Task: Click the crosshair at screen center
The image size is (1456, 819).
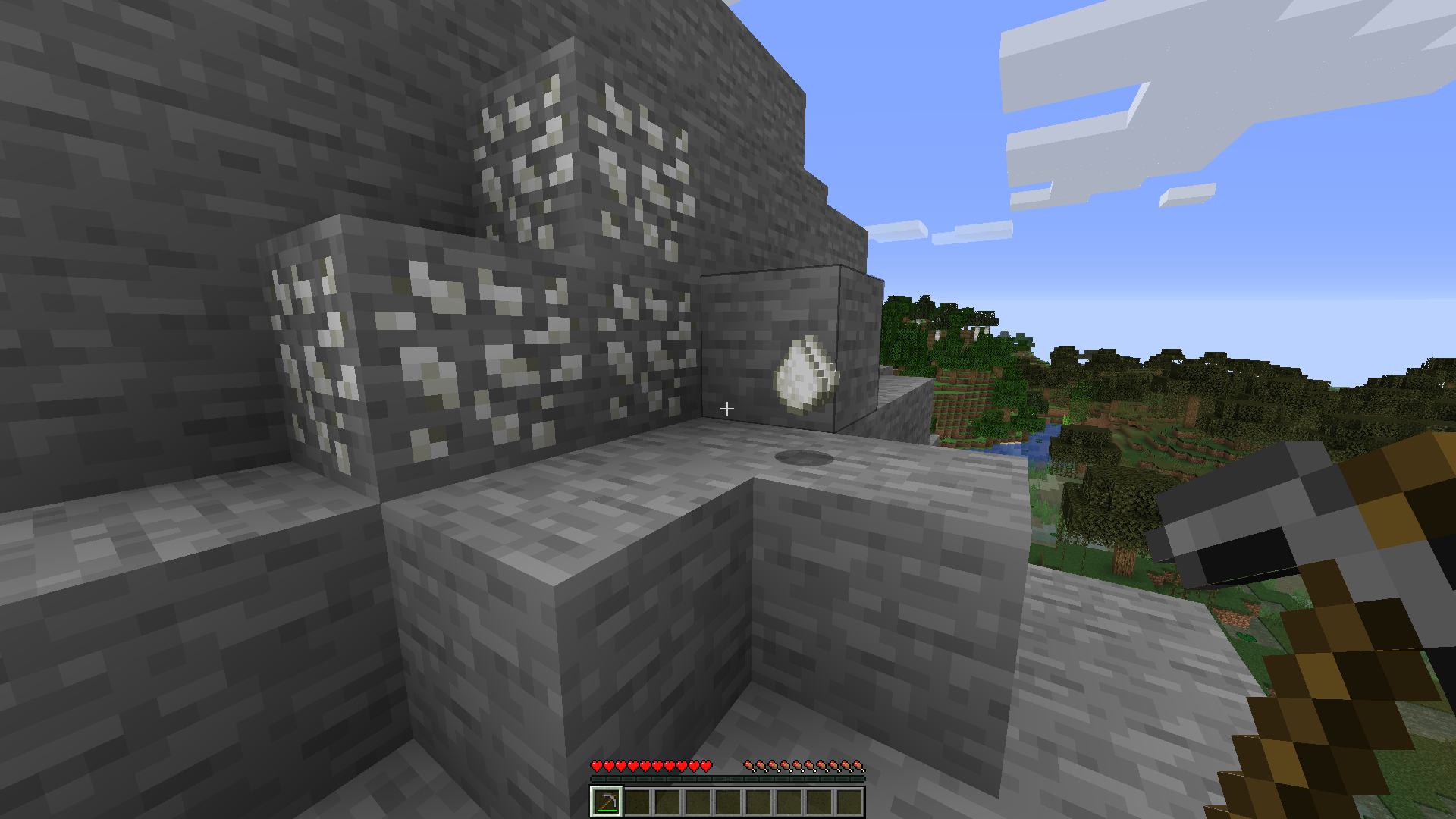Action: tap(727, 409)
